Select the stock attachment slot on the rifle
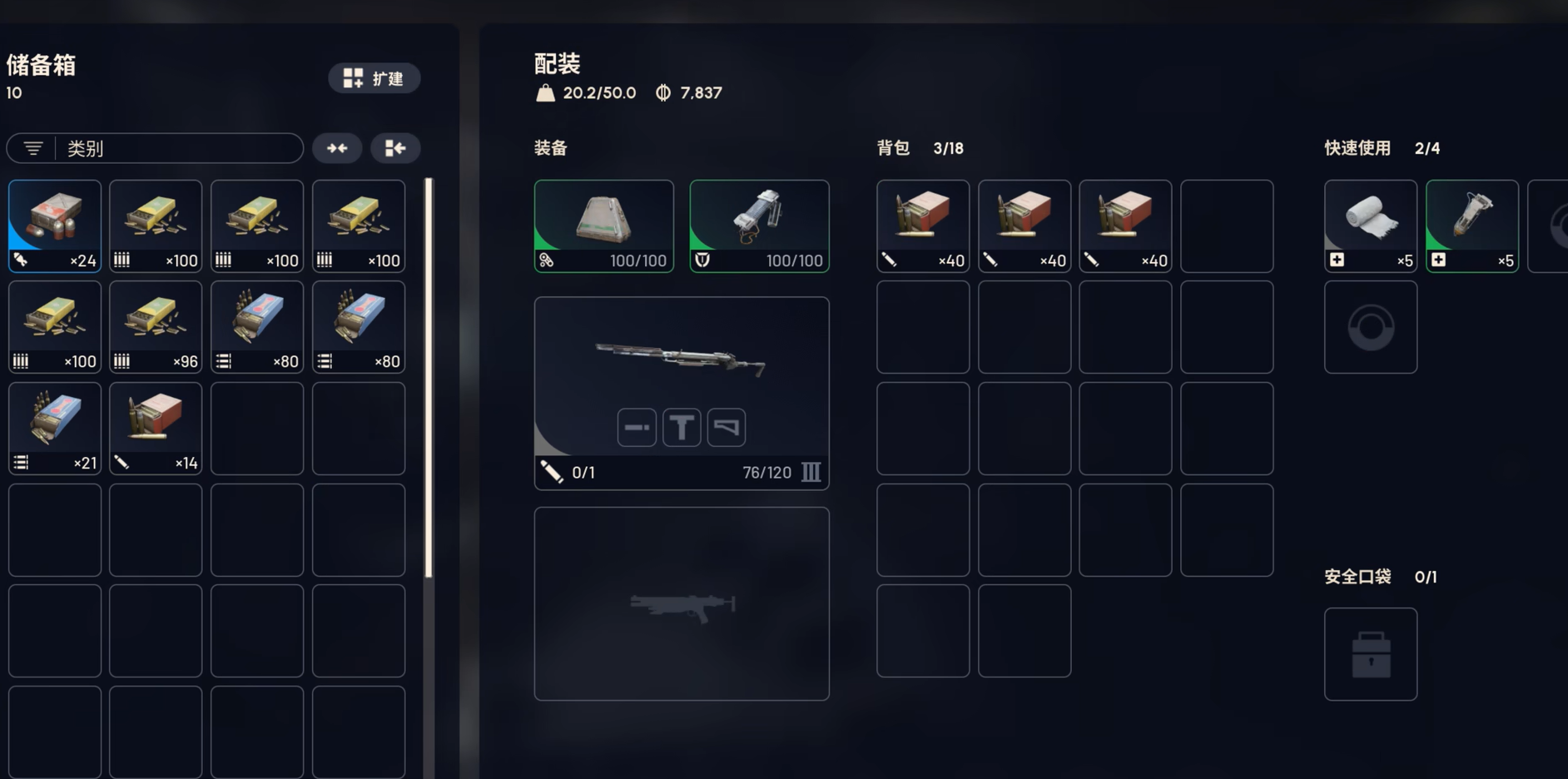This screenshot has height=779, width=1568. coord(726,427)
